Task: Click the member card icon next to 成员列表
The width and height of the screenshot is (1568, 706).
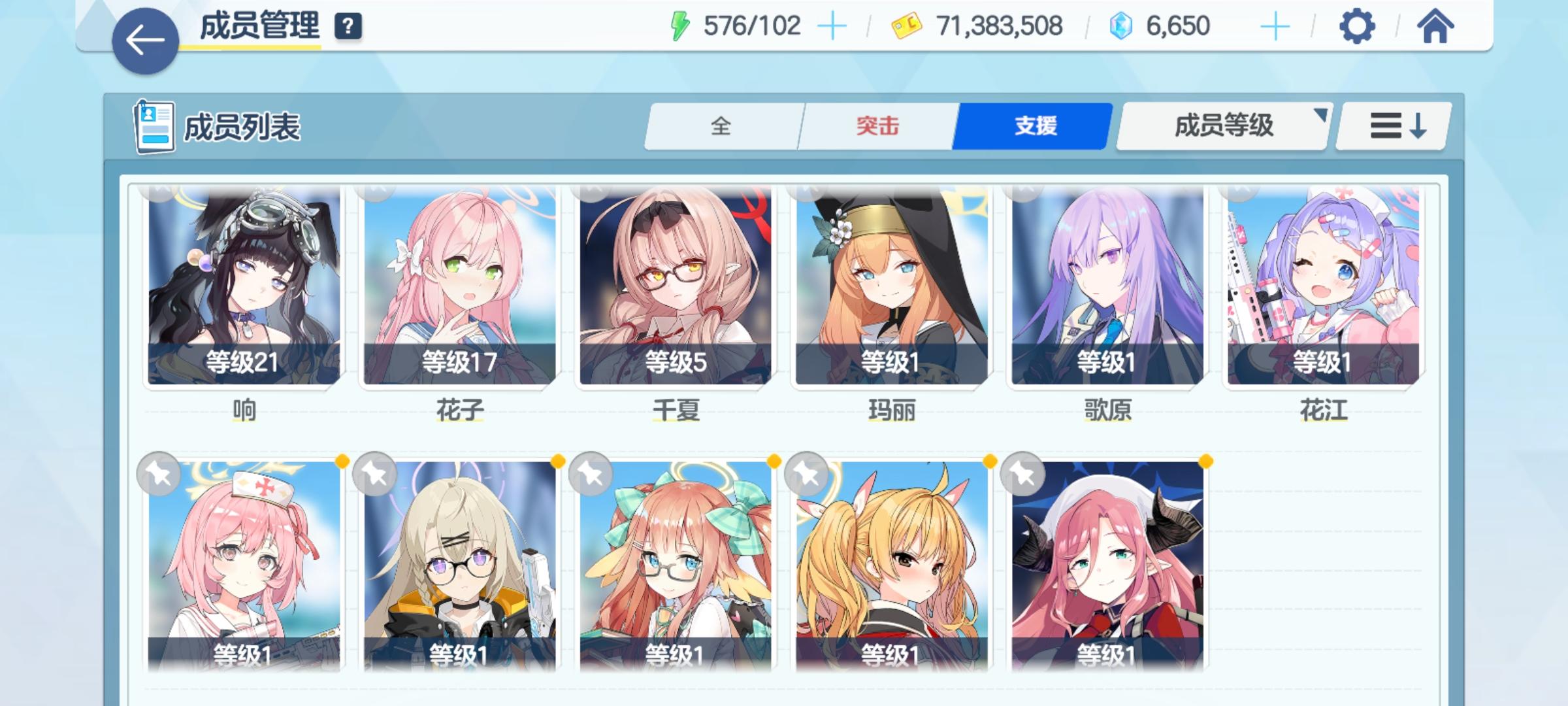Action: tap(152, 126)
